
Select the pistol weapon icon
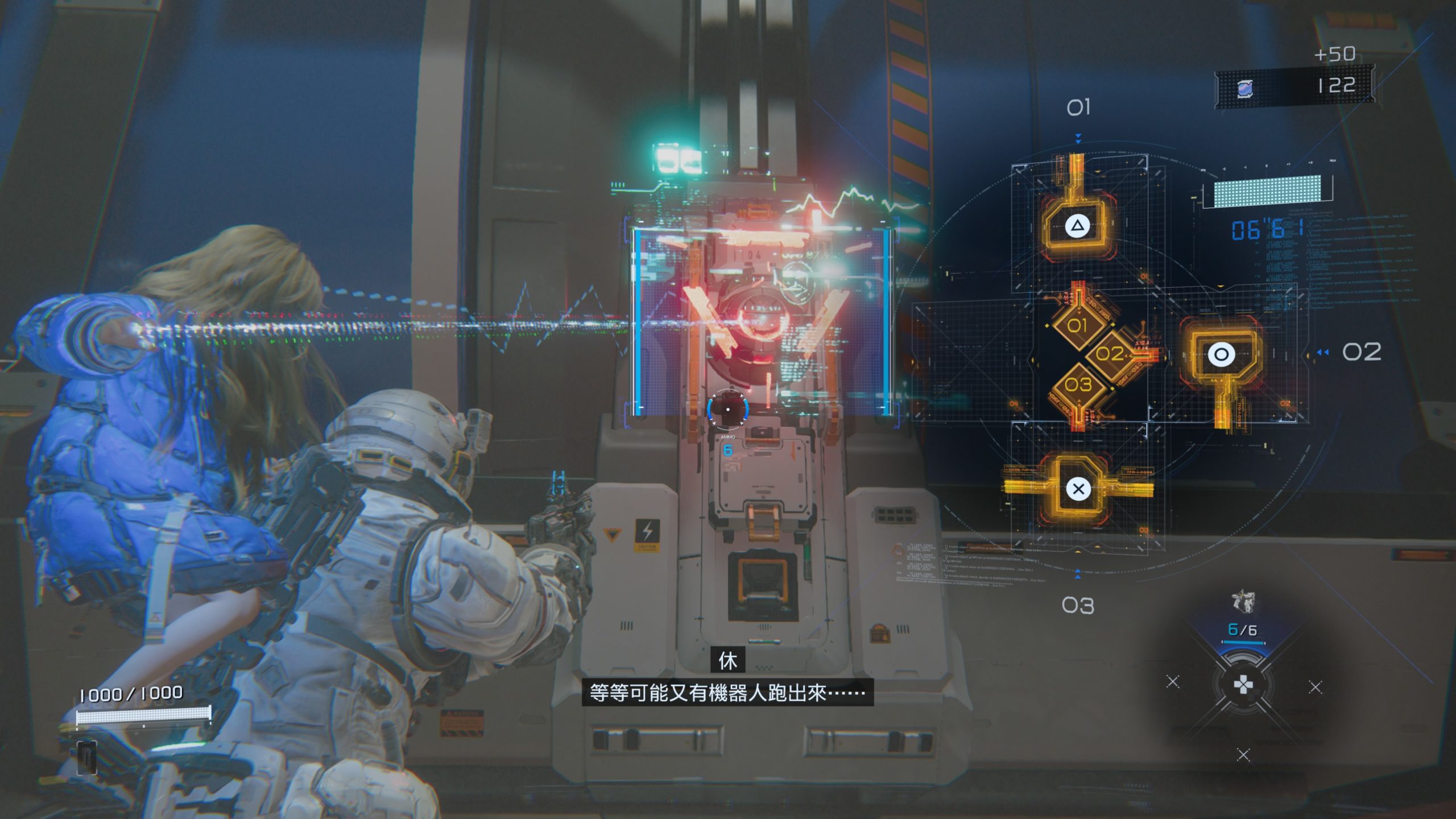[1243, 601]
